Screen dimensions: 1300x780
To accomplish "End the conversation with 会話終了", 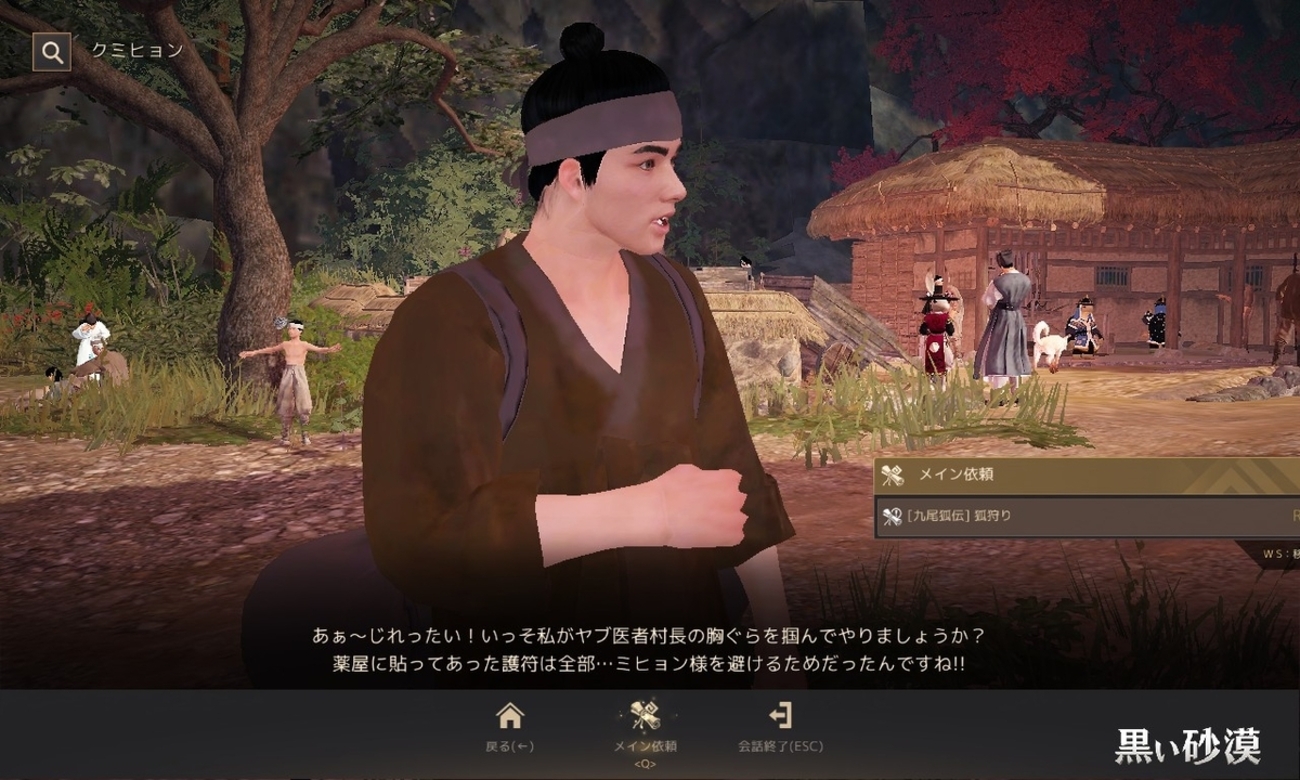I will [780, 725].
